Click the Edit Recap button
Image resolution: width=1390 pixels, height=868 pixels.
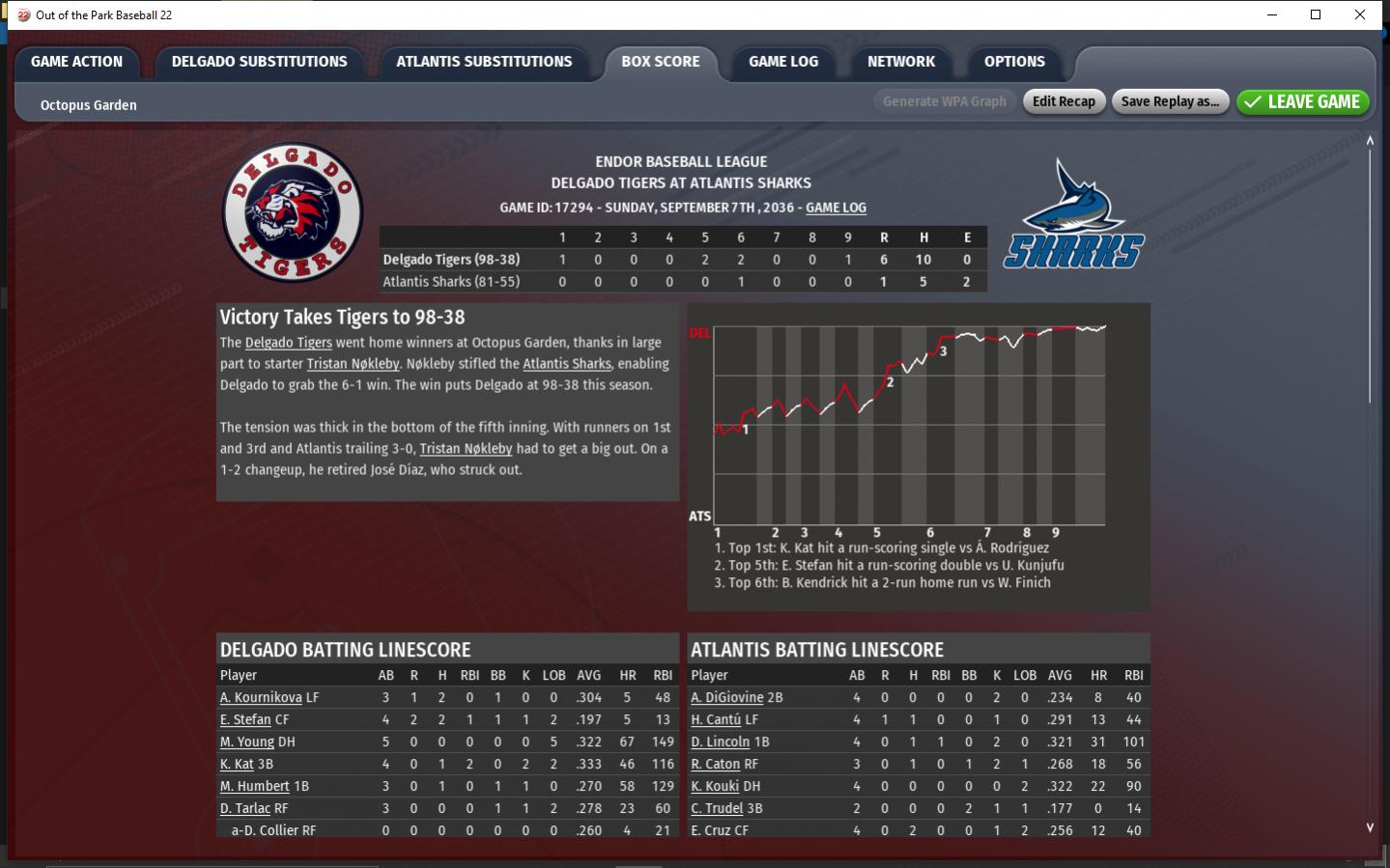point(1063,101)
